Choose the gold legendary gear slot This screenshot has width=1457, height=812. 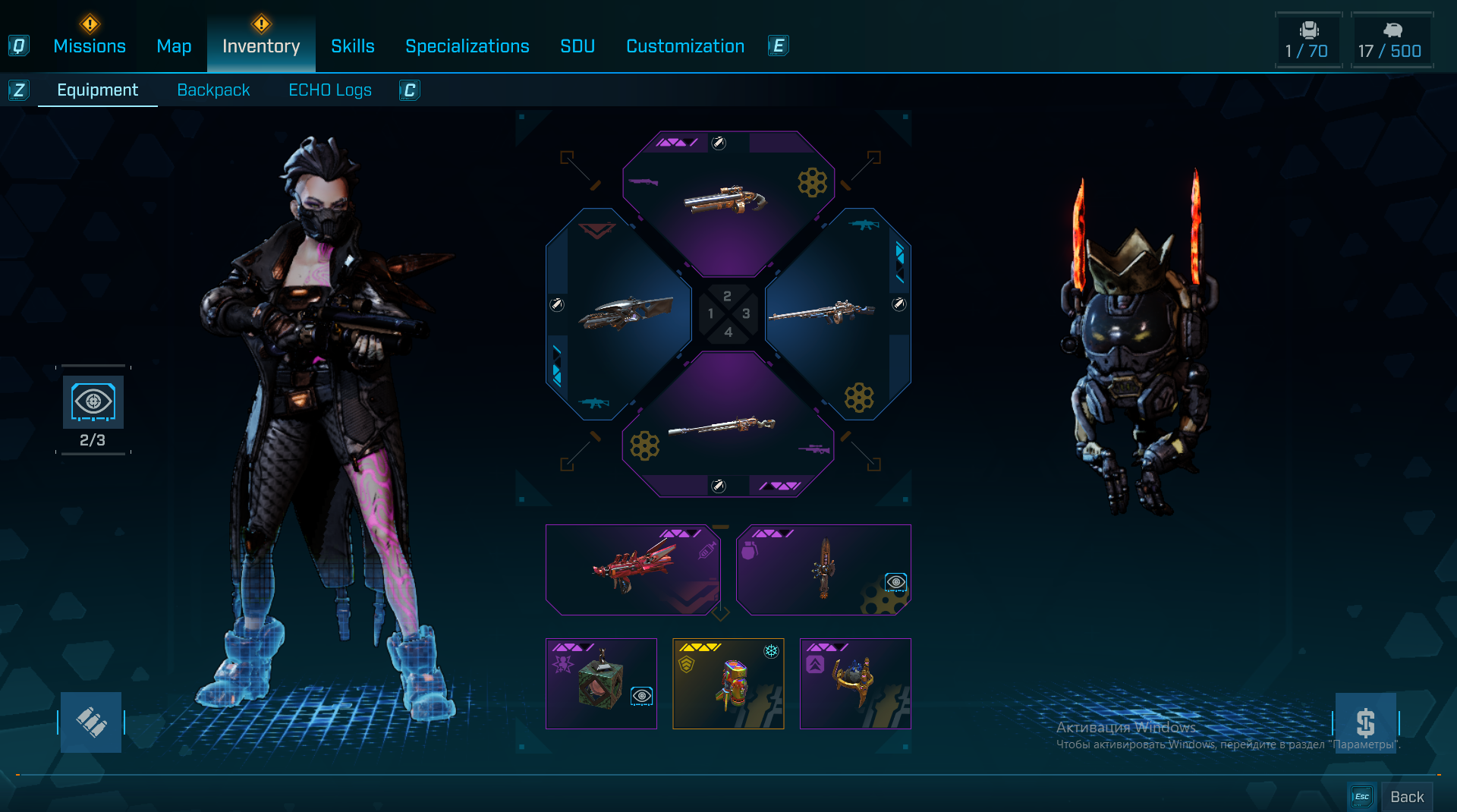click(x=728, y=683)
